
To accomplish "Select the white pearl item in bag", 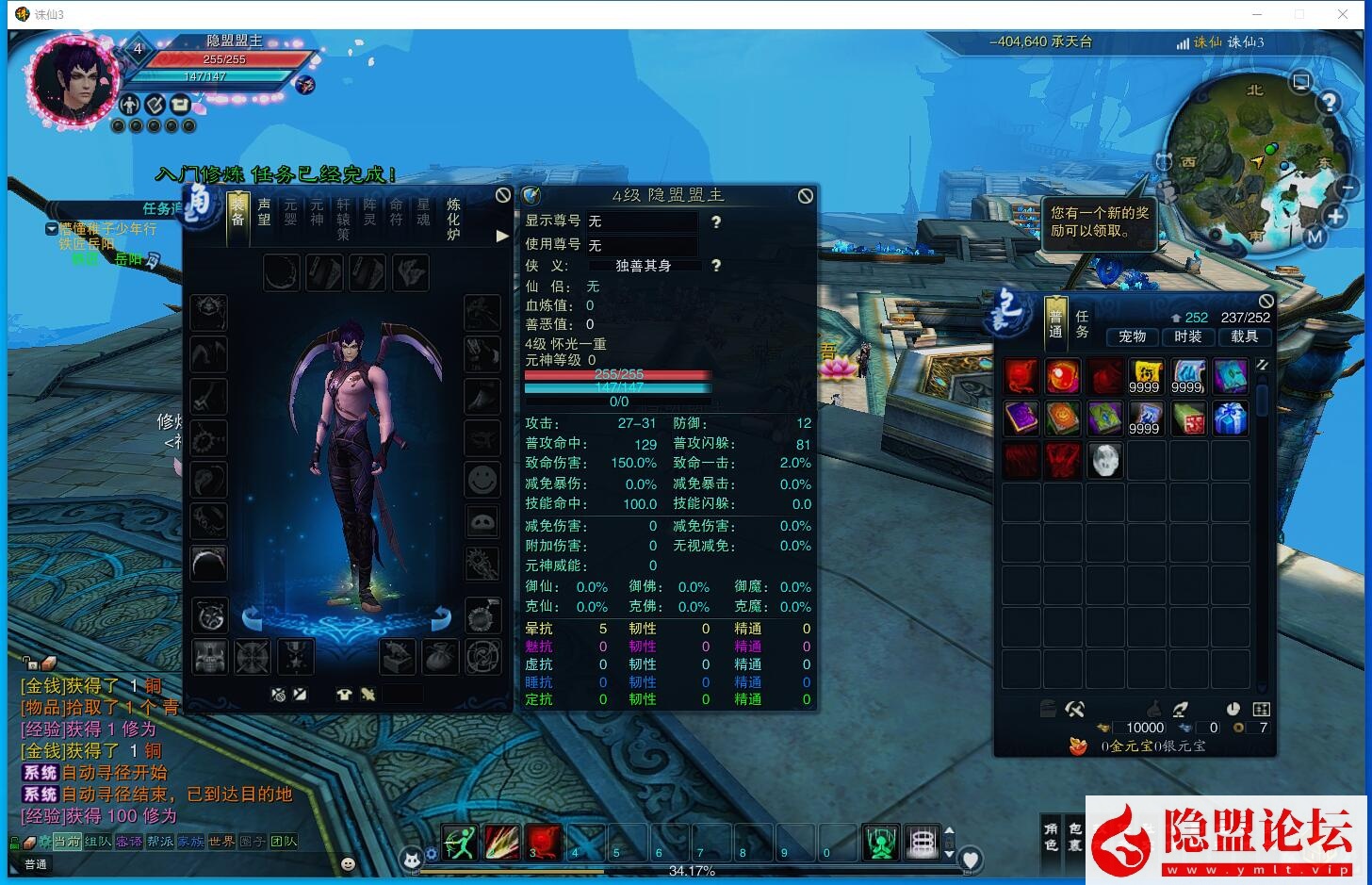I will point(1104,461).
